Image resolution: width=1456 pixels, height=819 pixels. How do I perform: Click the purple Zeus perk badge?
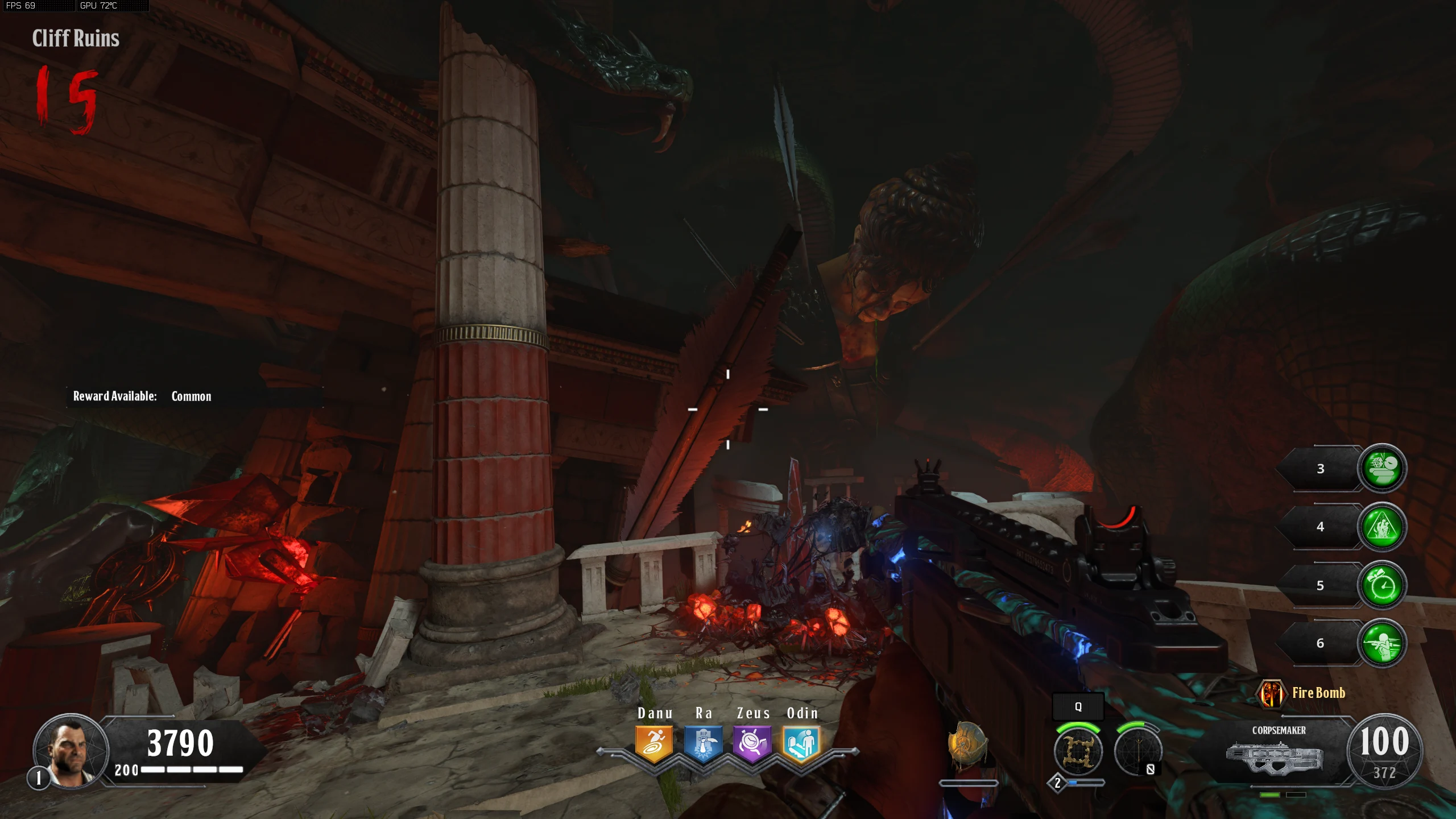[x=752, y=743]
